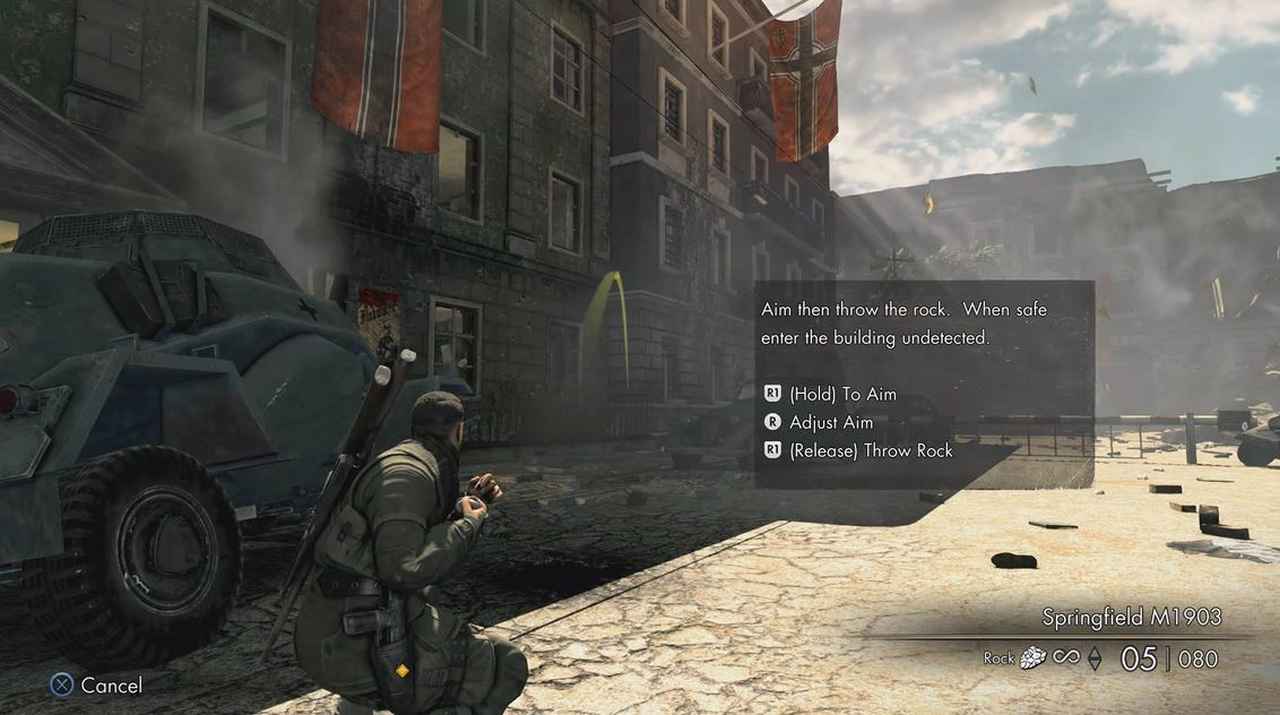Click the Springfield M1903 weapon label

[x=1131, y=617]
